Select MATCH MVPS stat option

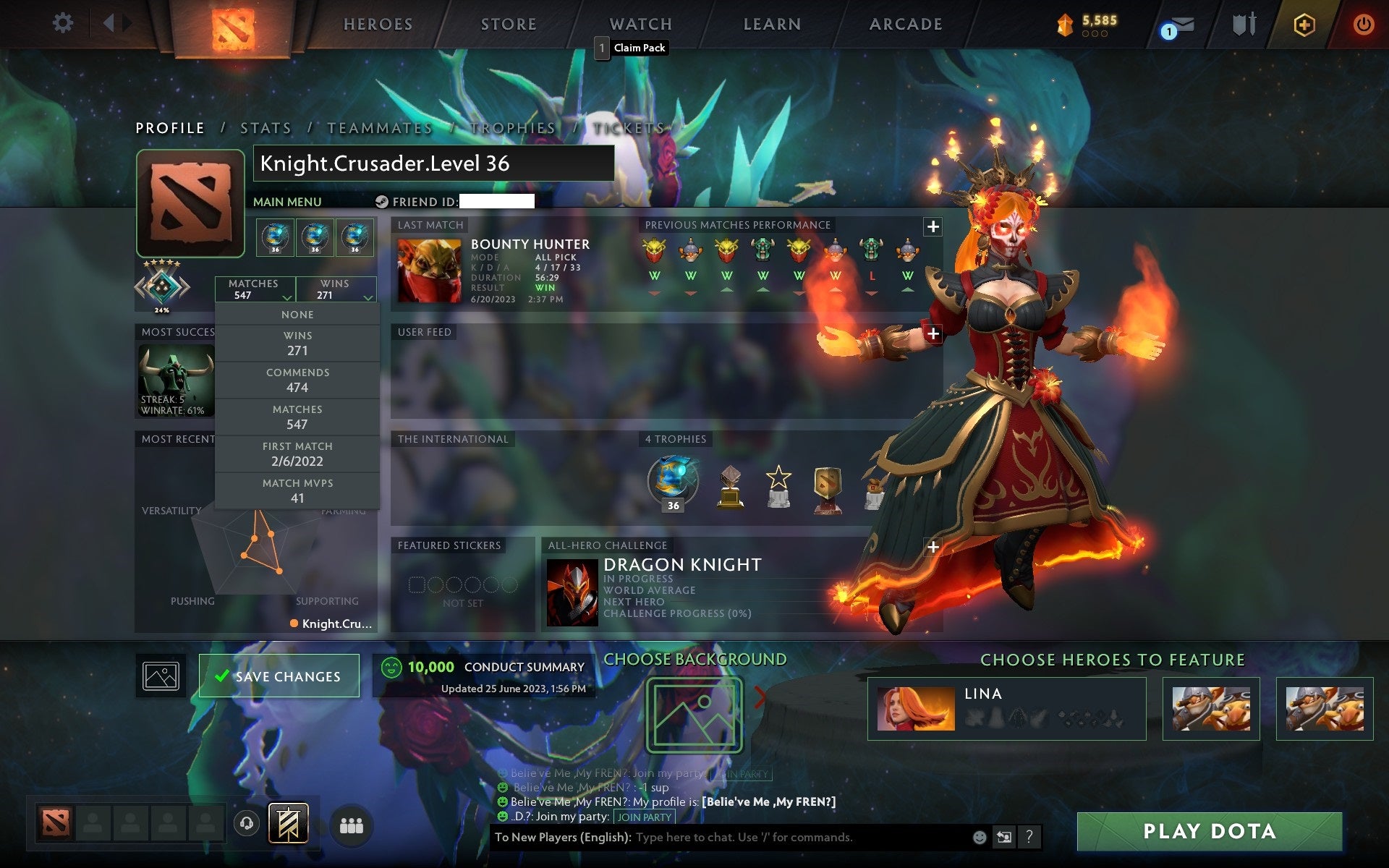[298, 490]
